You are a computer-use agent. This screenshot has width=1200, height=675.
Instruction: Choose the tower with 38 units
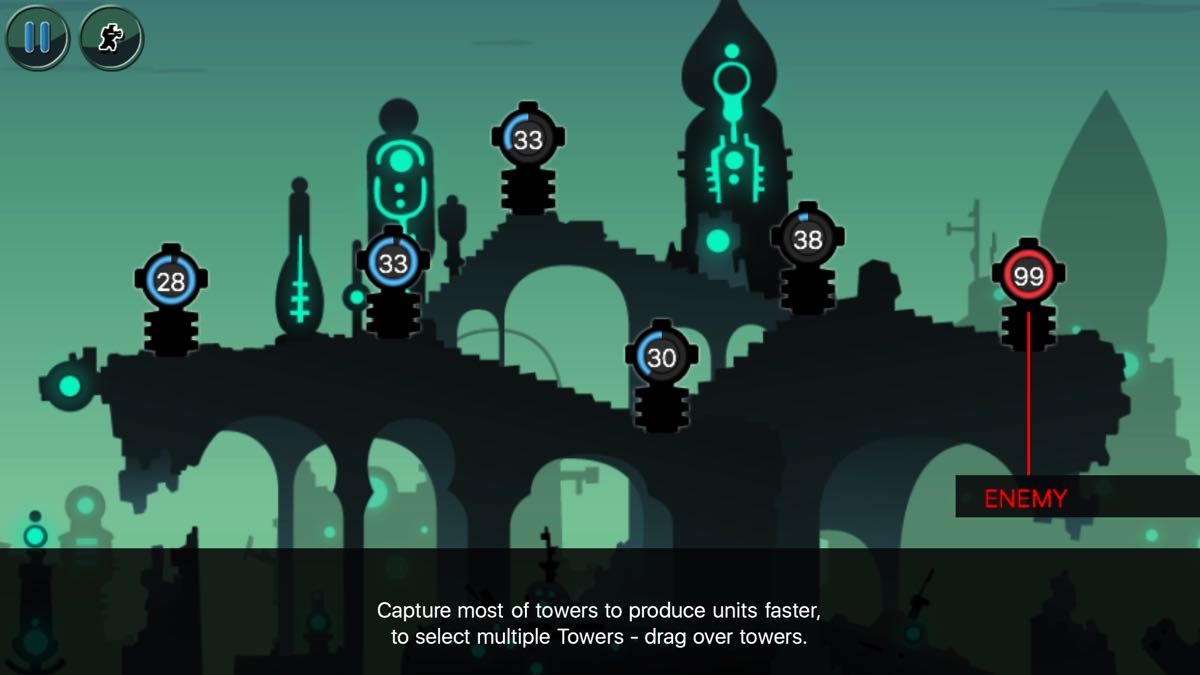coord(807,239)
